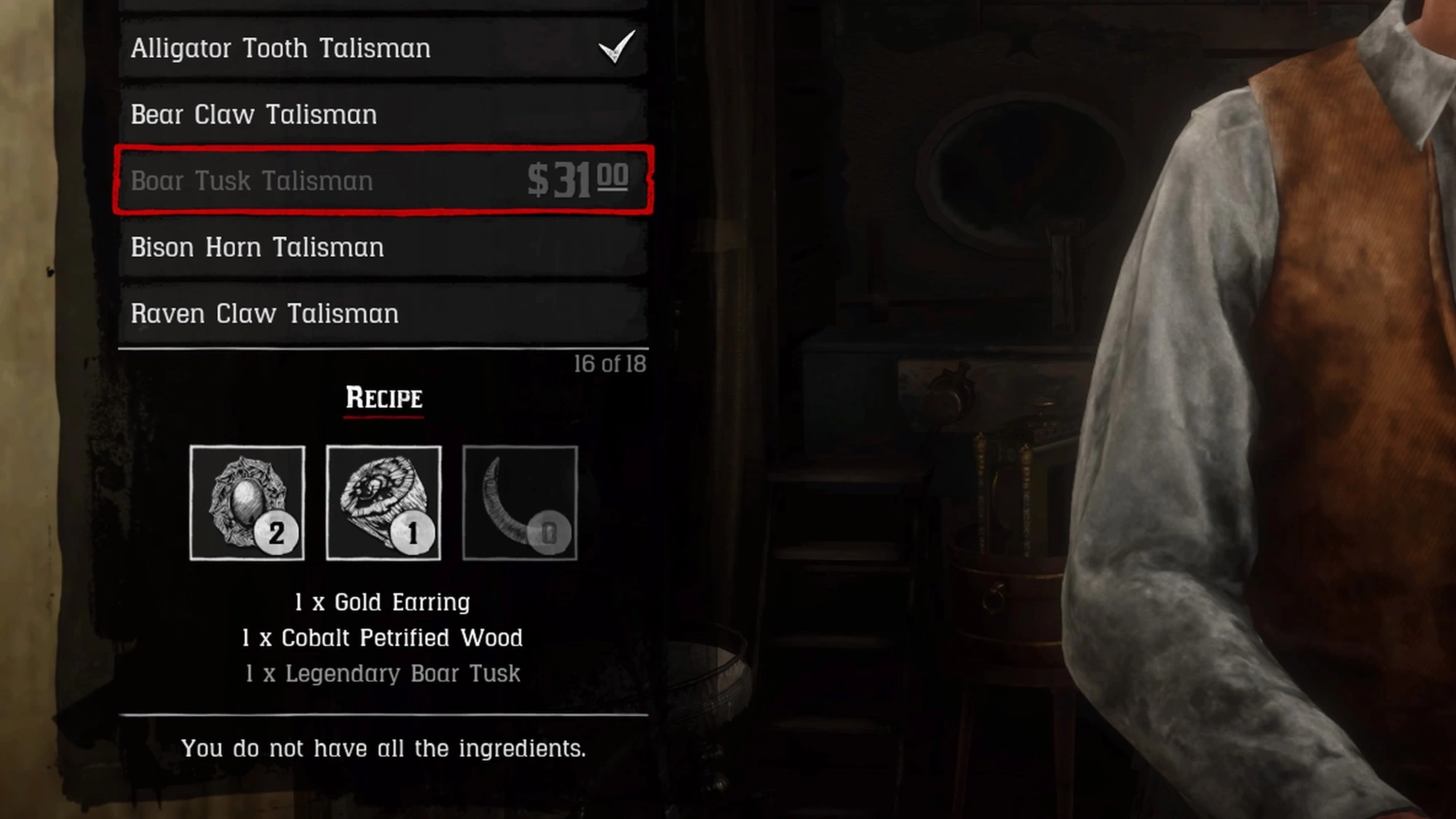Click the 1 x Legendary Boar Tusk ingredient line
This screenshot has width=1456, height=819.
(384, 673)
